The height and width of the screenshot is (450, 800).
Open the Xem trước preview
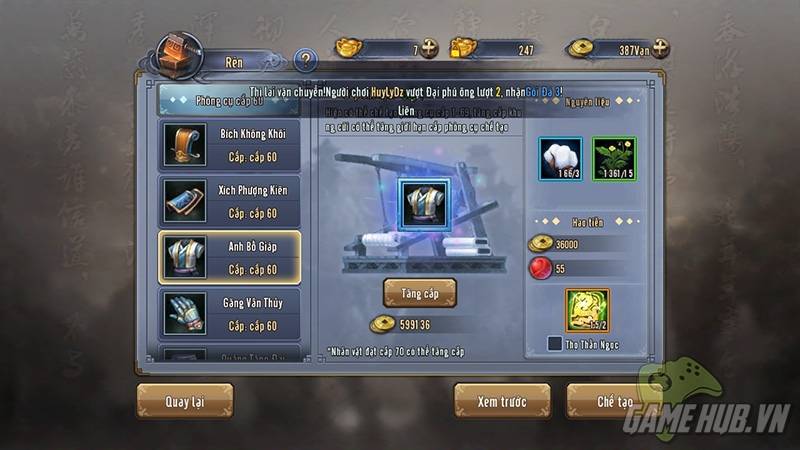tap(502, 401)
